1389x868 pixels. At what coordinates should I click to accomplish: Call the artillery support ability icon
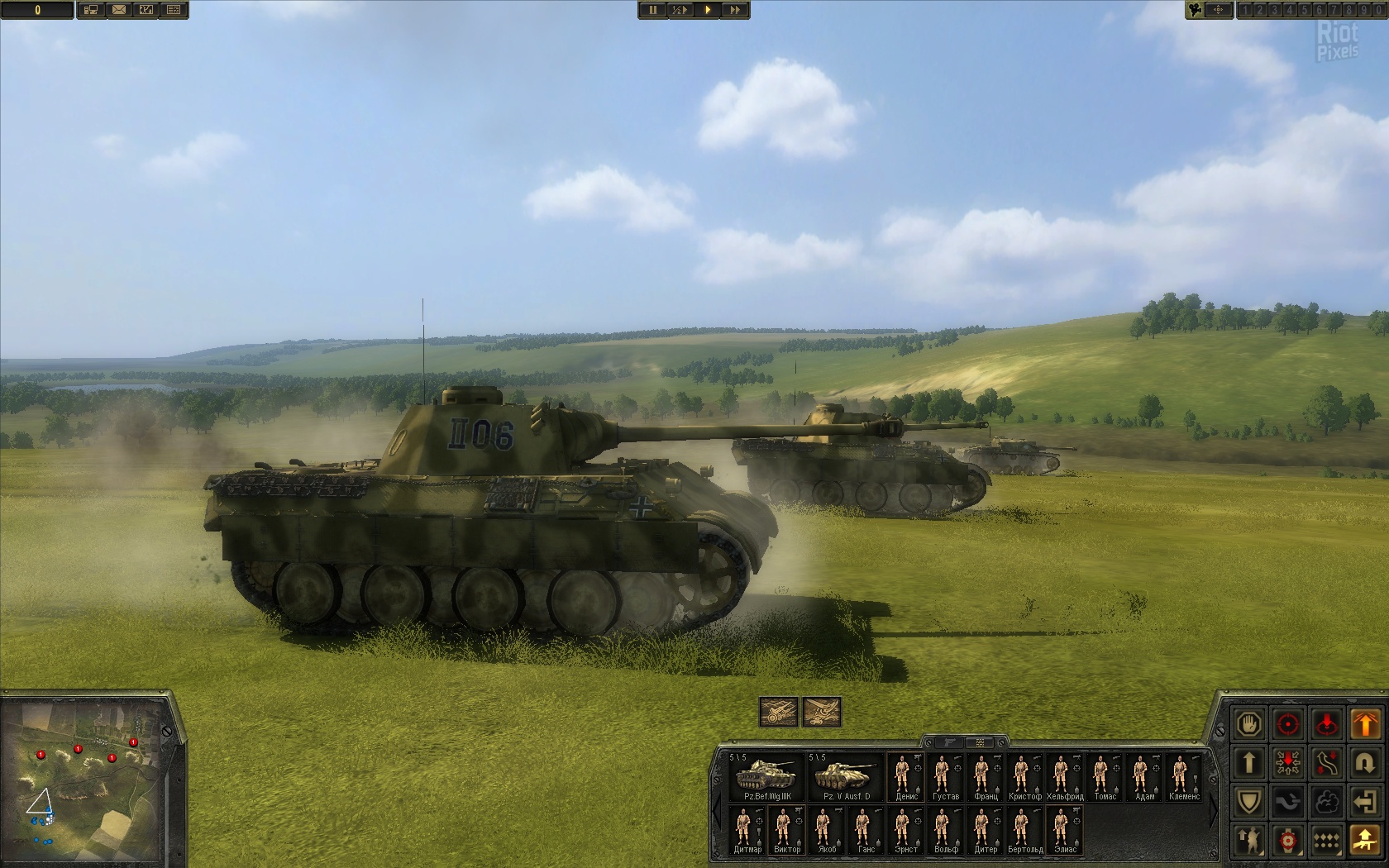point(778,712)
